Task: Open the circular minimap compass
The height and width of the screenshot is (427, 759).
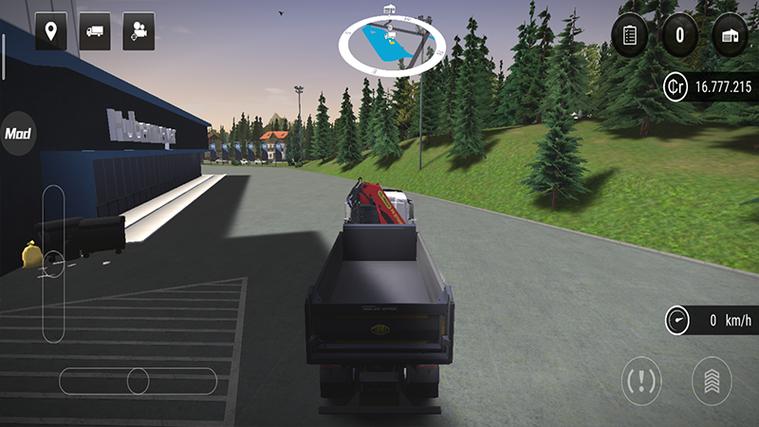Action: [391, 44]
